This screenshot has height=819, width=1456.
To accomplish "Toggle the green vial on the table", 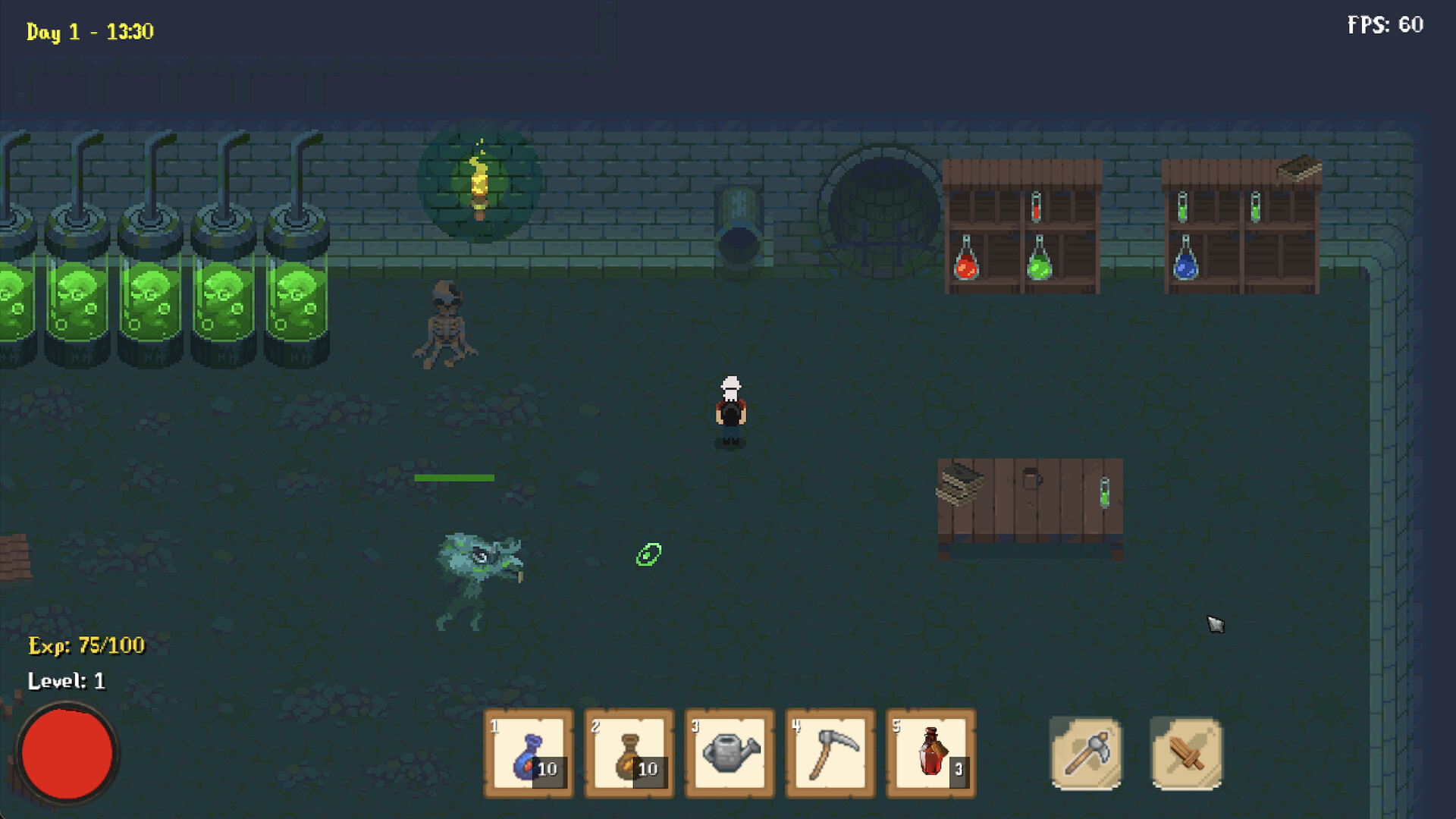I will pyautogui.click(x=1103, y=493).
